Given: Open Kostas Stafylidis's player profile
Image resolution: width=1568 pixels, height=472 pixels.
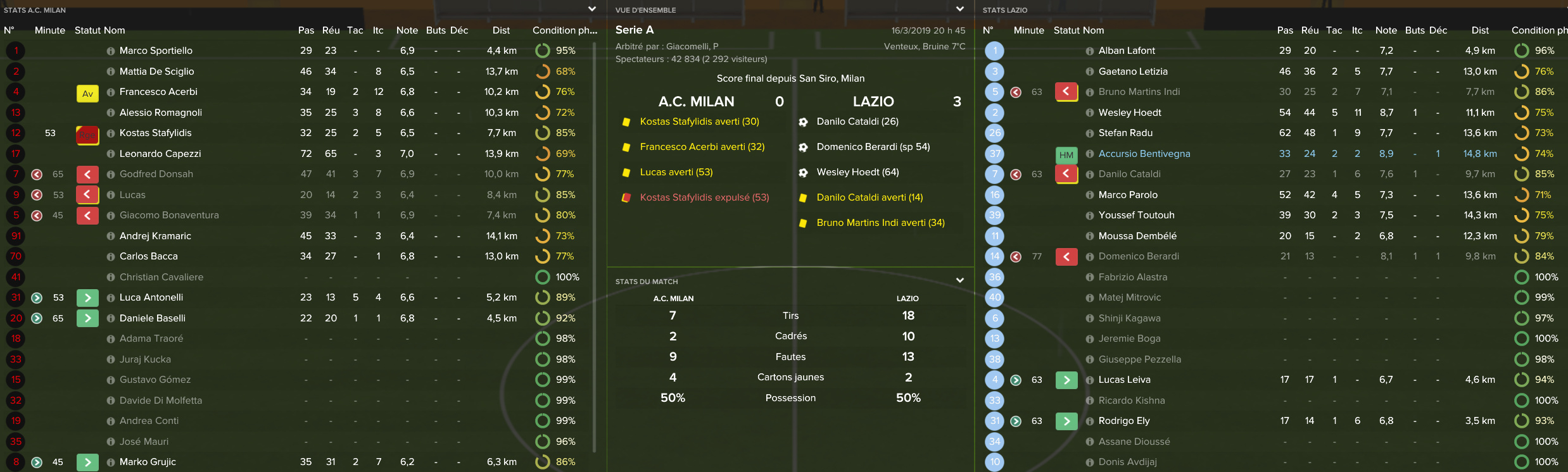Looking at the screenshot, I should pyautogui.click(x=155, y=133).
